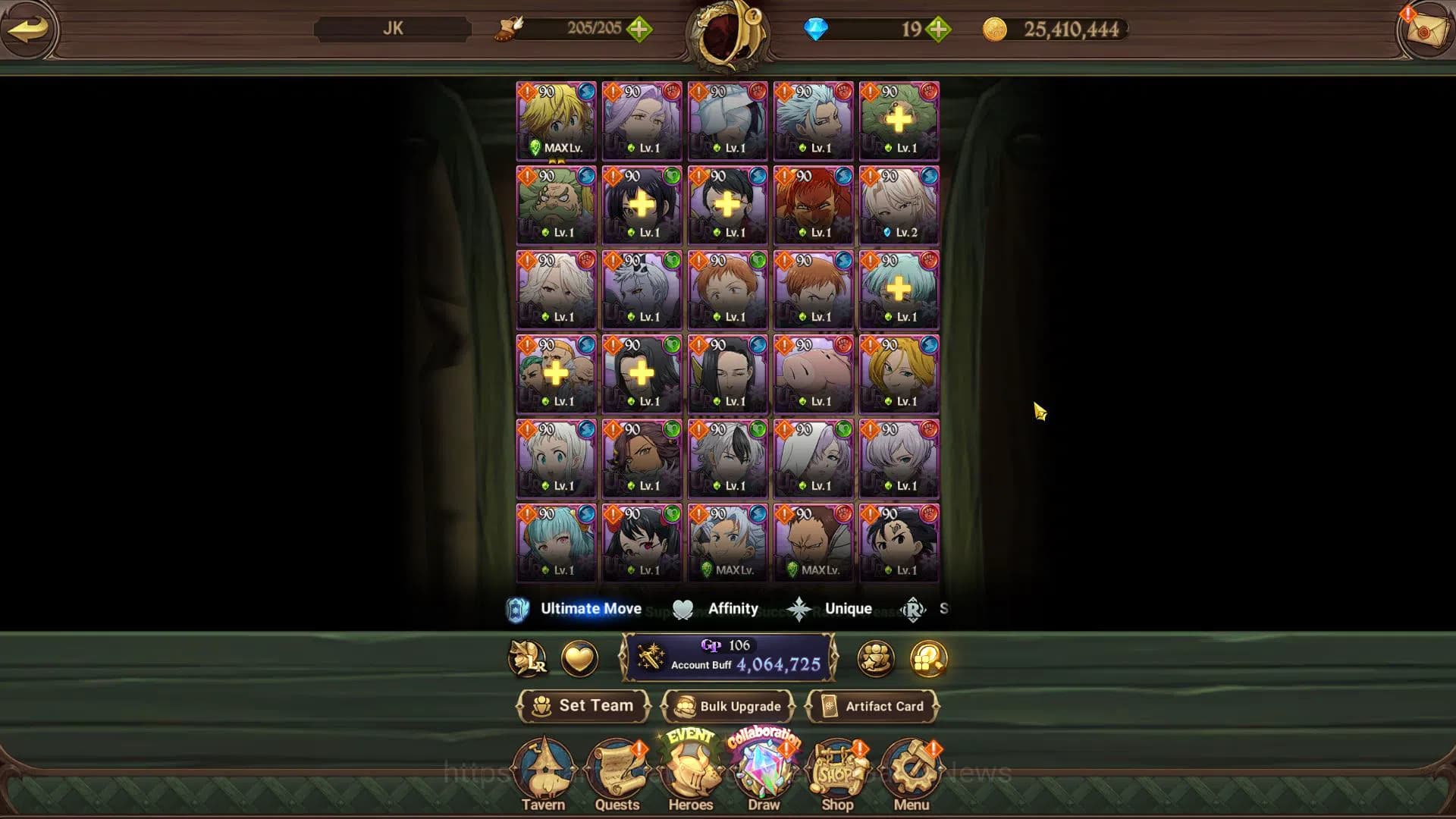The width and height of the screenshot is (1456, 819).
Task: Open the Quests menu
Action: [617, 775]
